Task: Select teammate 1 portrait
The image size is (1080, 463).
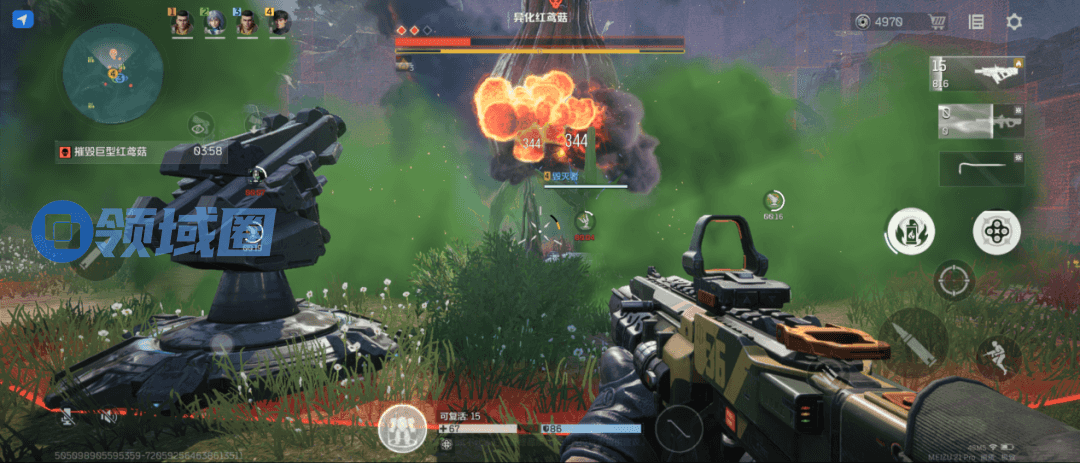Action: [181, 23]
